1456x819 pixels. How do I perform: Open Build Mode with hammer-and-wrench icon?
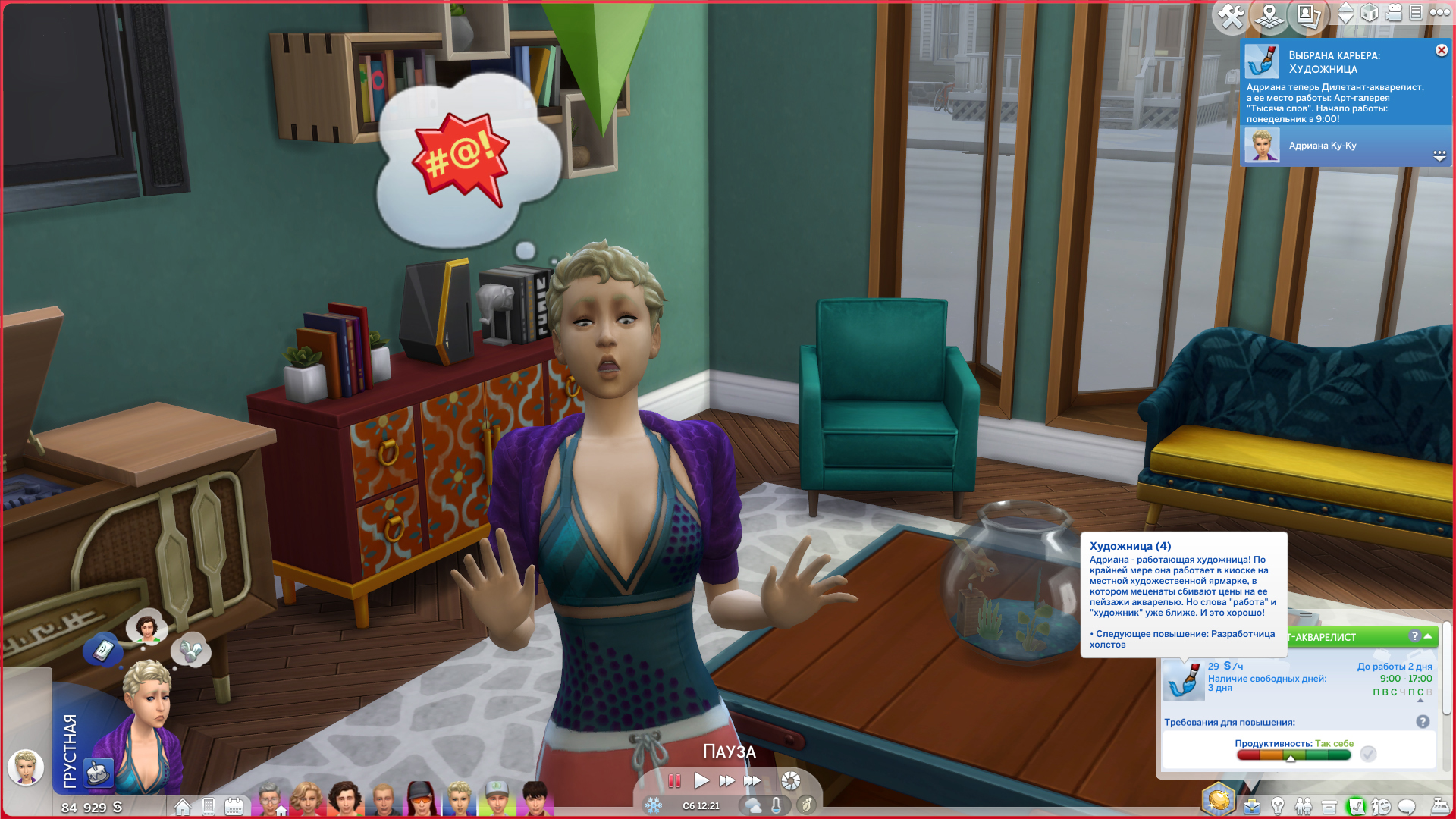(x=1231, y=16)
